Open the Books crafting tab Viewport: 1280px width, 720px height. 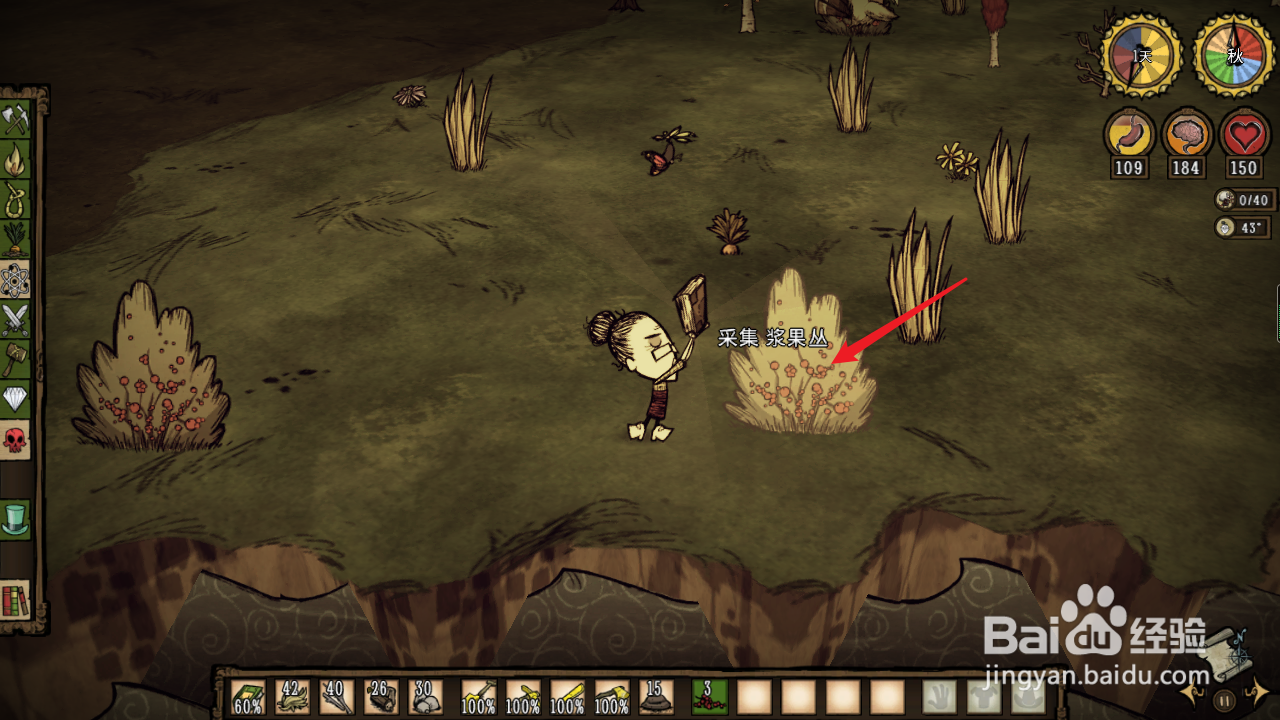pyautogui.click(x=16, y=599)
